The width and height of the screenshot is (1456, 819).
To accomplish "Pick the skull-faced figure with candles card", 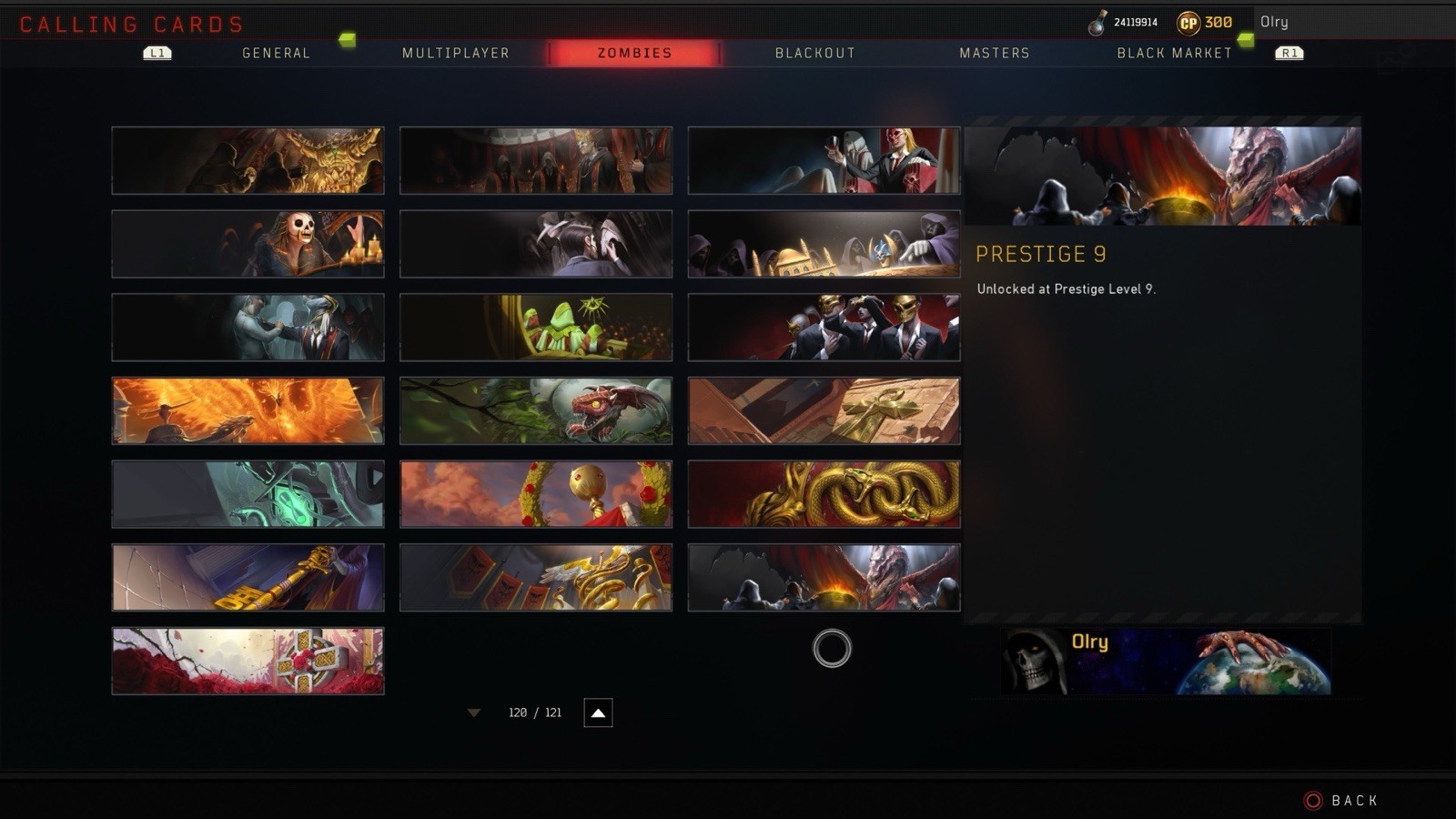I will (x=248, y=244).
